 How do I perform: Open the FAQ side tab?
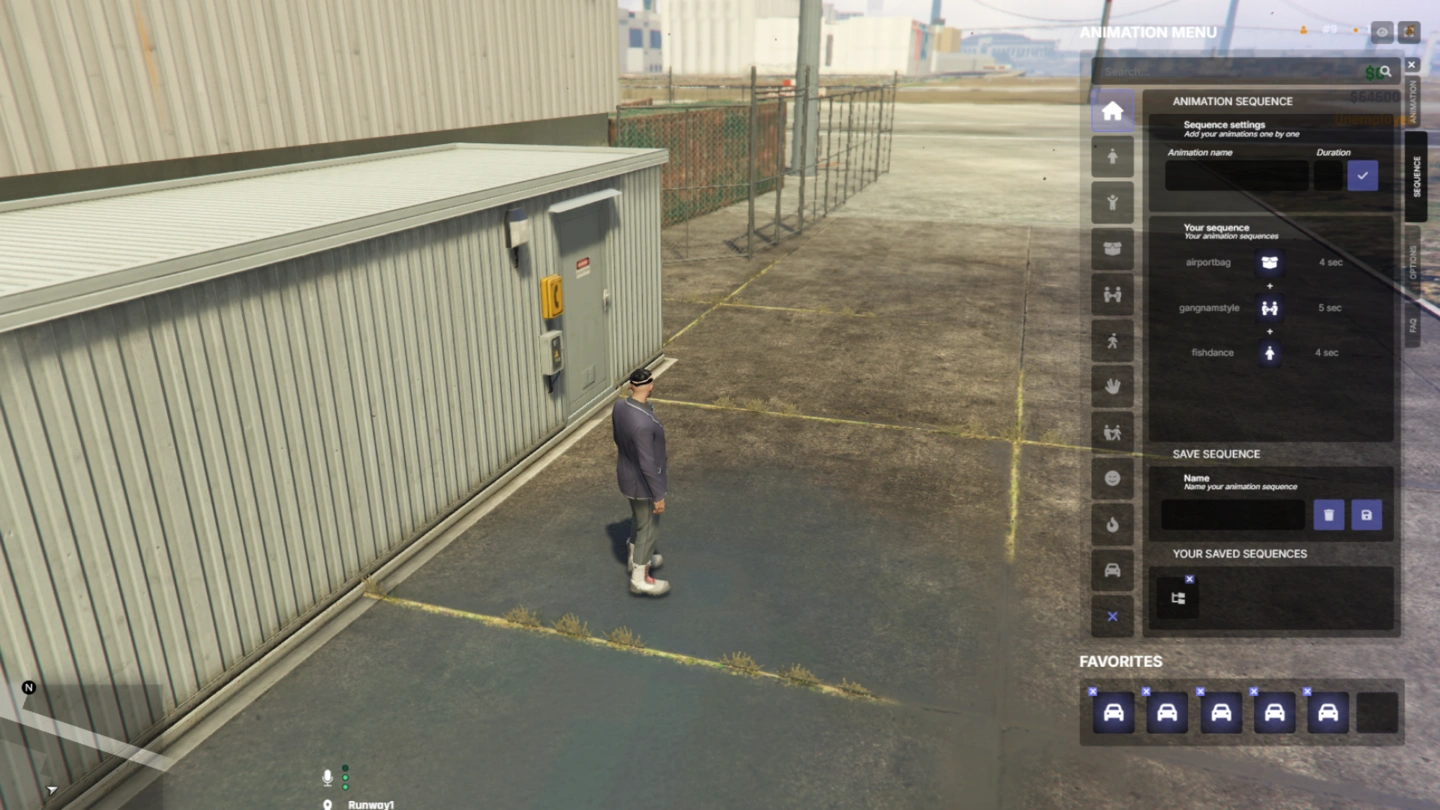(x=1412, y=325)
